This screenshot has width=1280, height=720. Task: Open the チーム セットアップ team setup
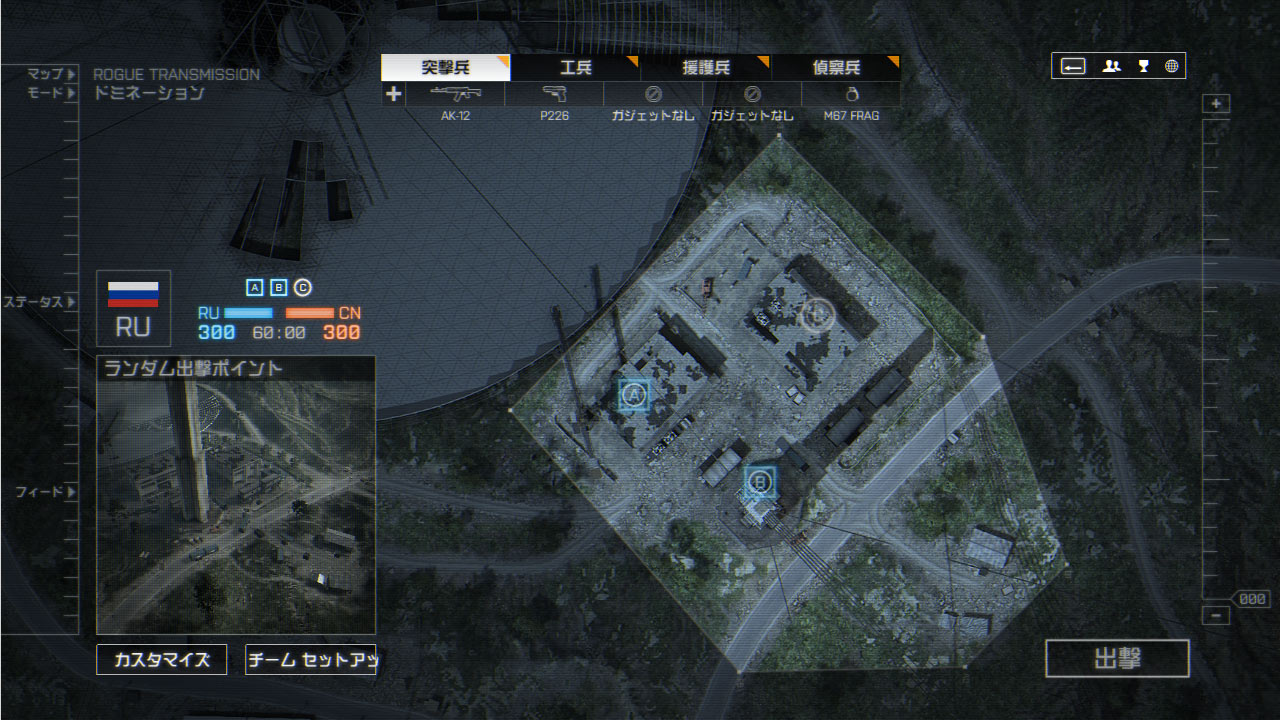[310, 660]
